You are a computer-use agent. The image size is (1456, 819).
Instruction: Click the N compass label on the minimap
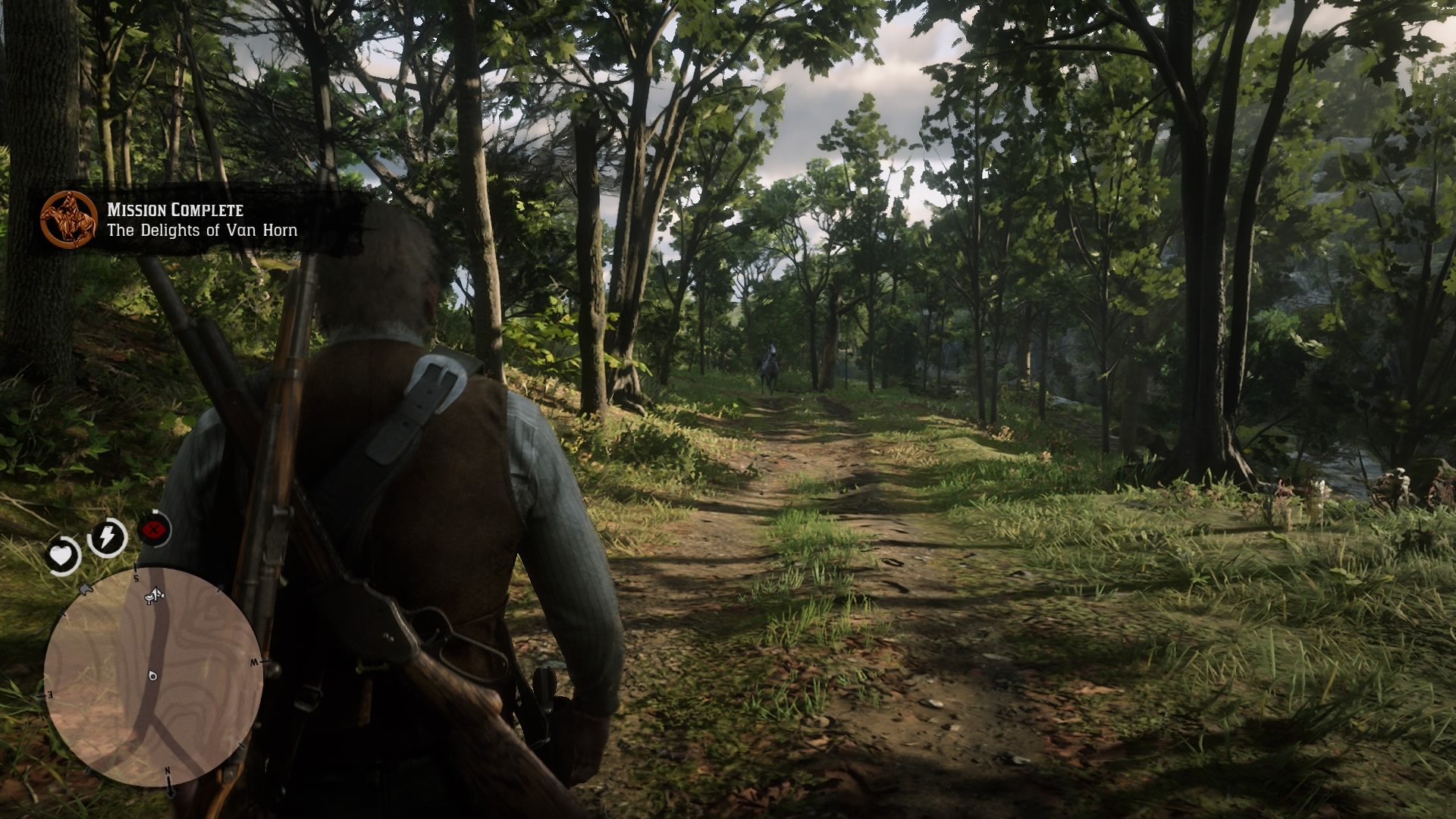168,770
